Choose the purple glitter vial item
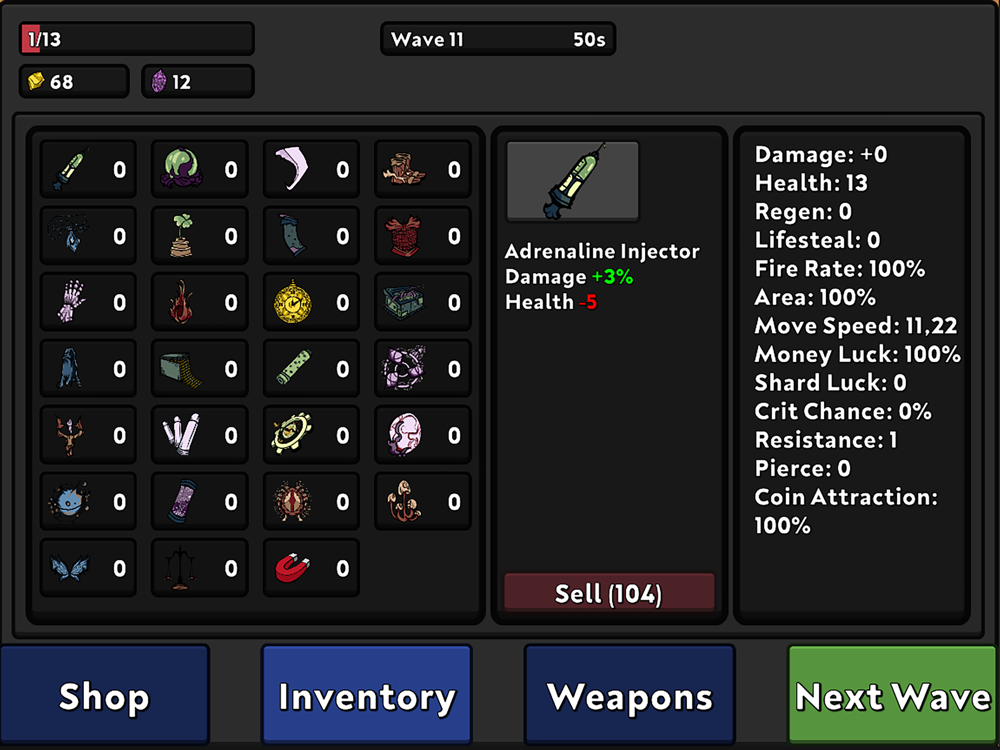This screenshot has width=1000, height=750. click(x=199, y=502)
